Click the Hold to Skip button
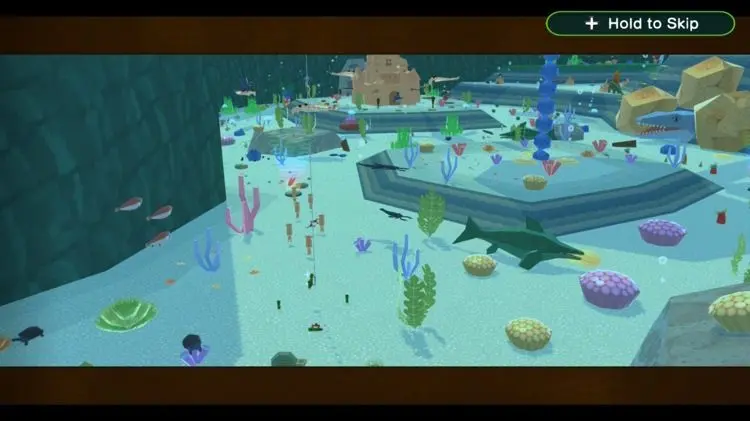 pos(640,23)
